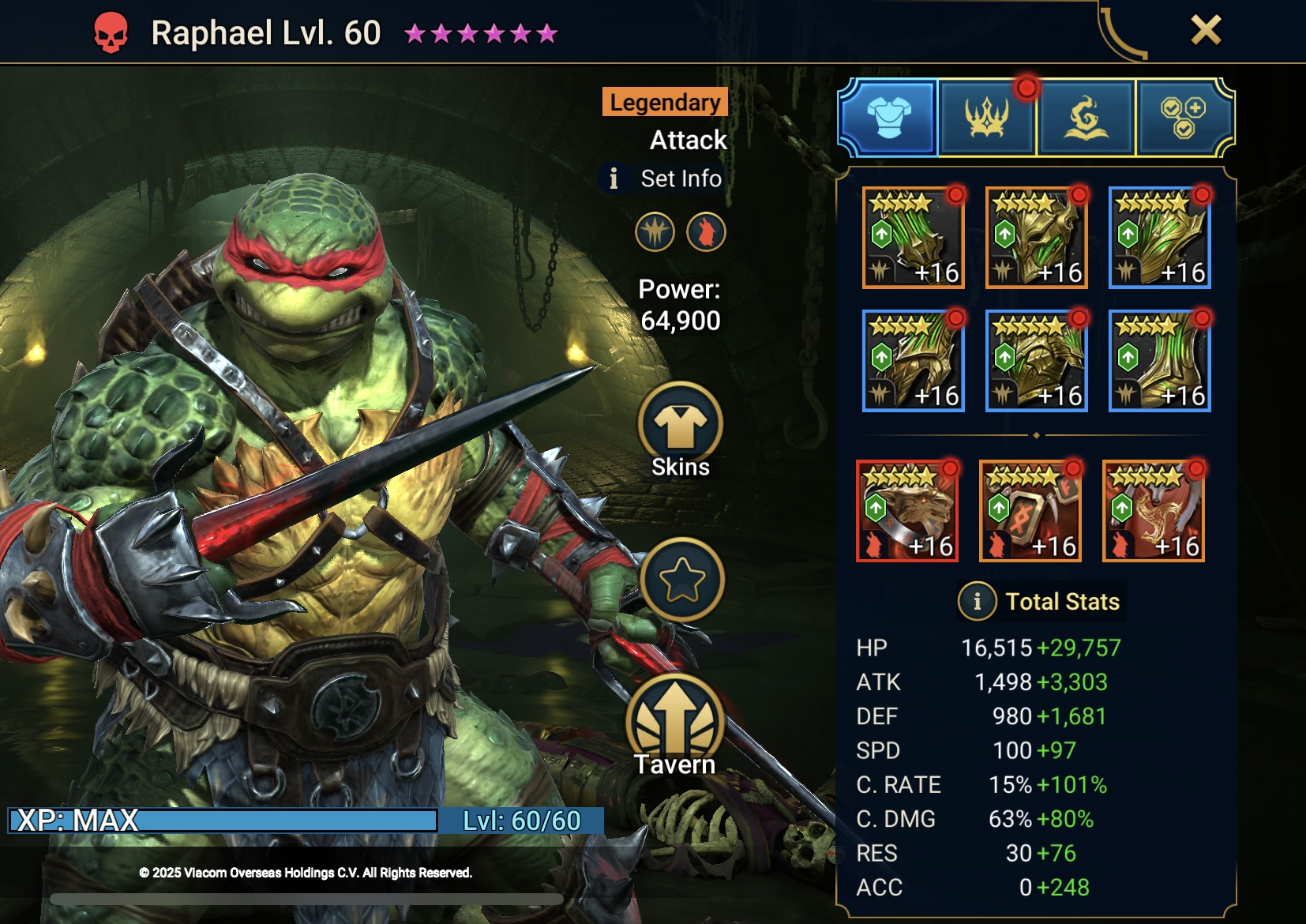Switch to the armor equipment tab
The height and width of the screenshot is (924, 1306).
[x=889, y=118]
